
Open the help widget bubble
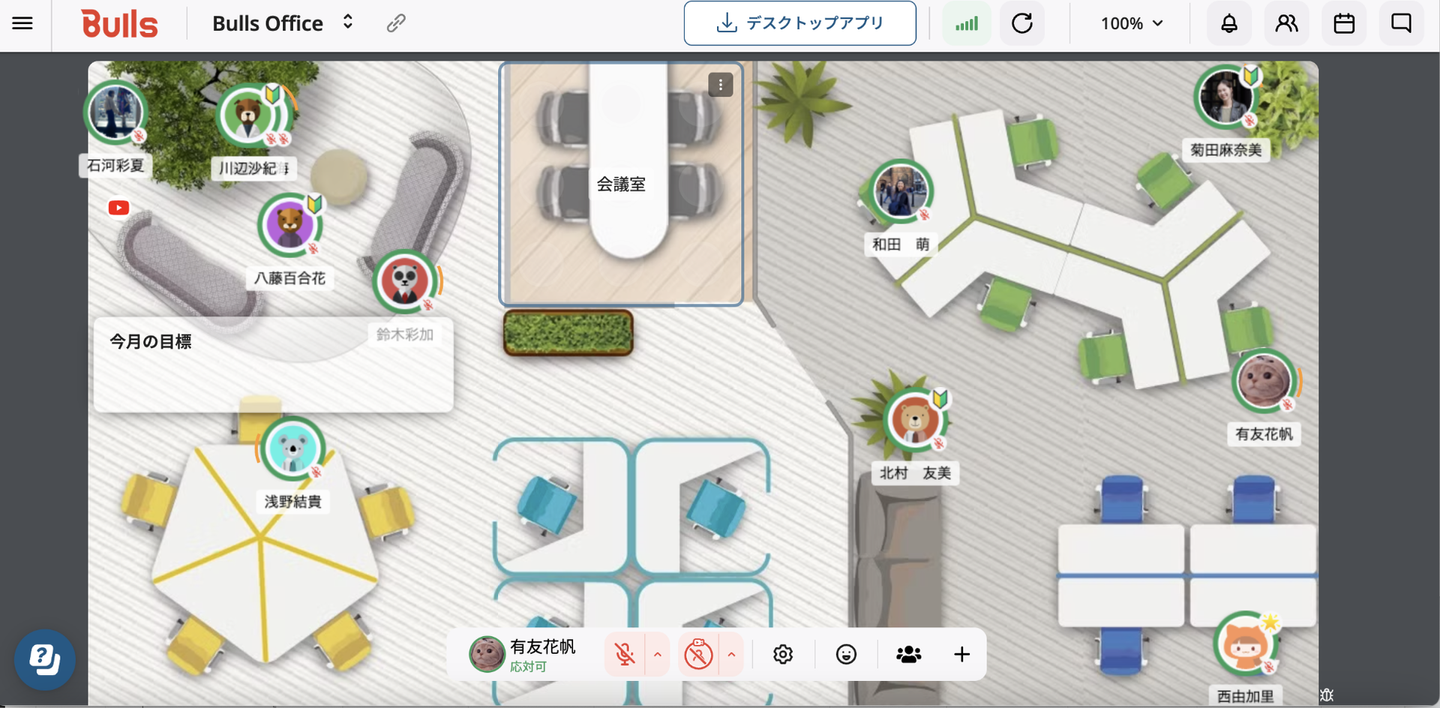(45, 660)
